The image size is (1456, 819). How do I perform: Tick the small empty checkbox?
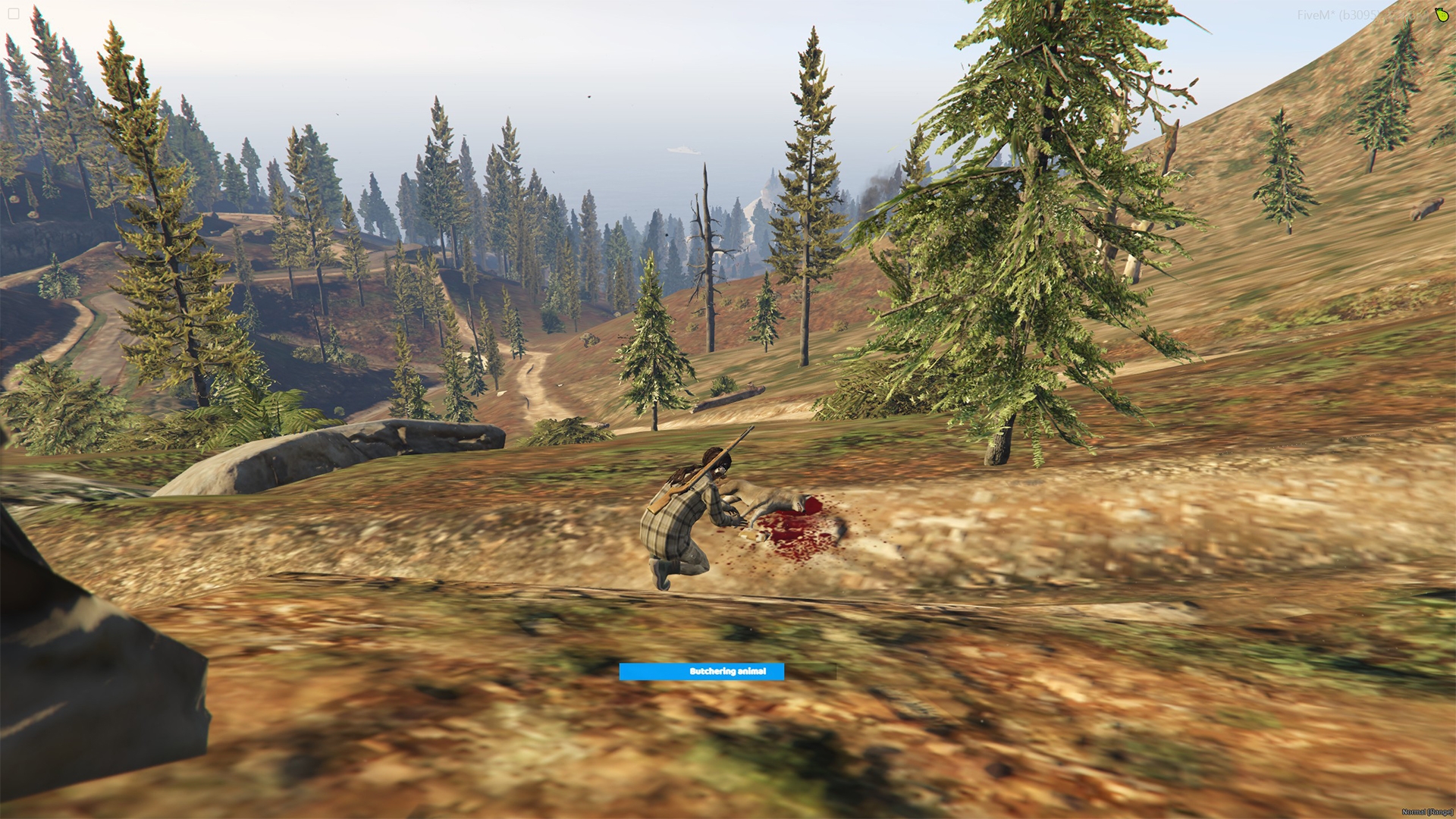point(13,14)
